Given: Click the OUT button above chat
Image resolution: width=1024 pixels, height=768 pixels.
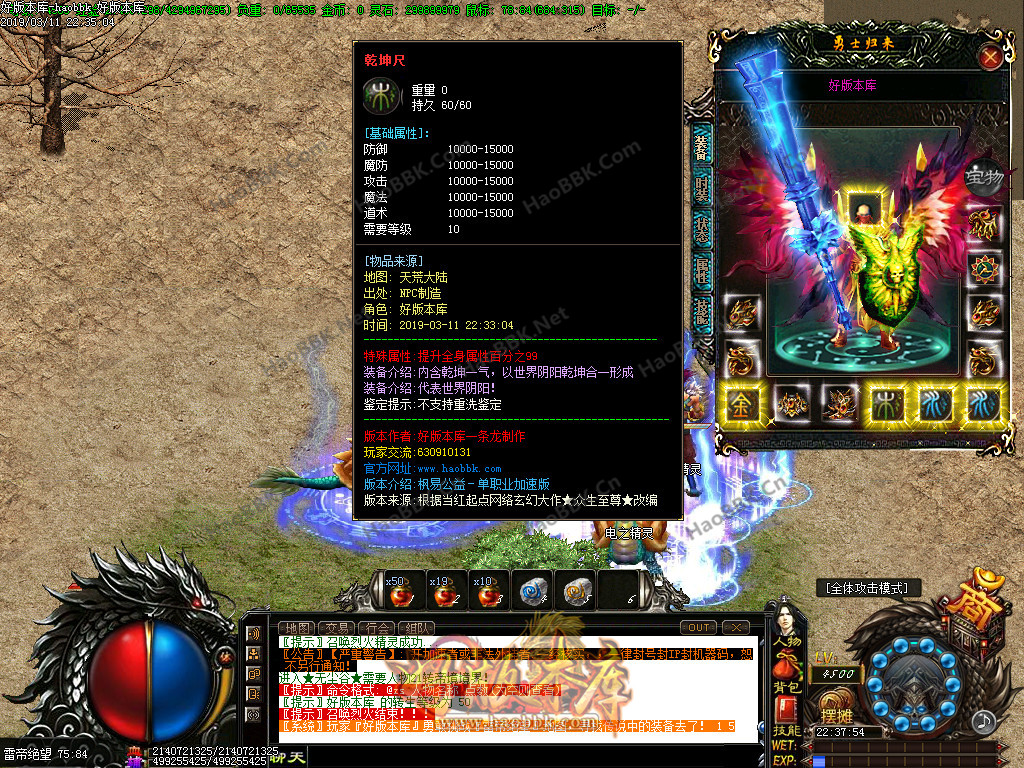Looking at the screenshot, I should (x=698, y=628).
